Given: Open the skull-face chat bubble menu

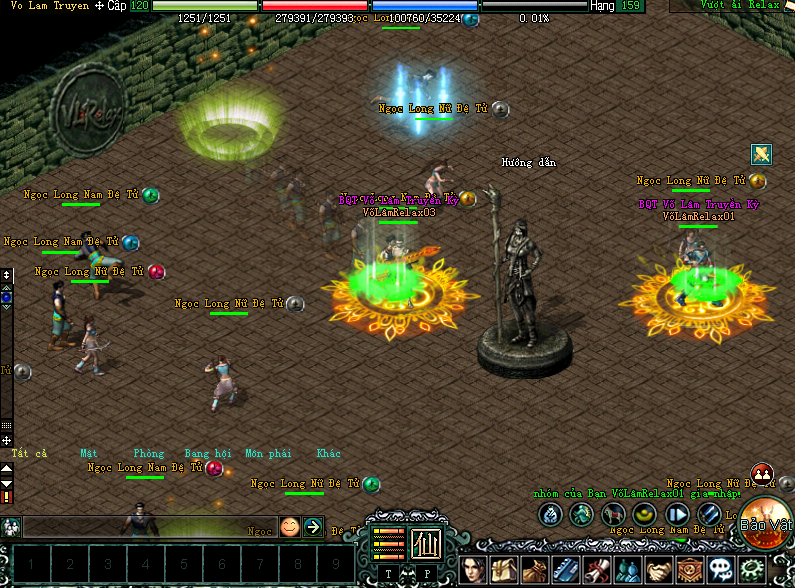Looking at the screenshot, I should point(721,570).
